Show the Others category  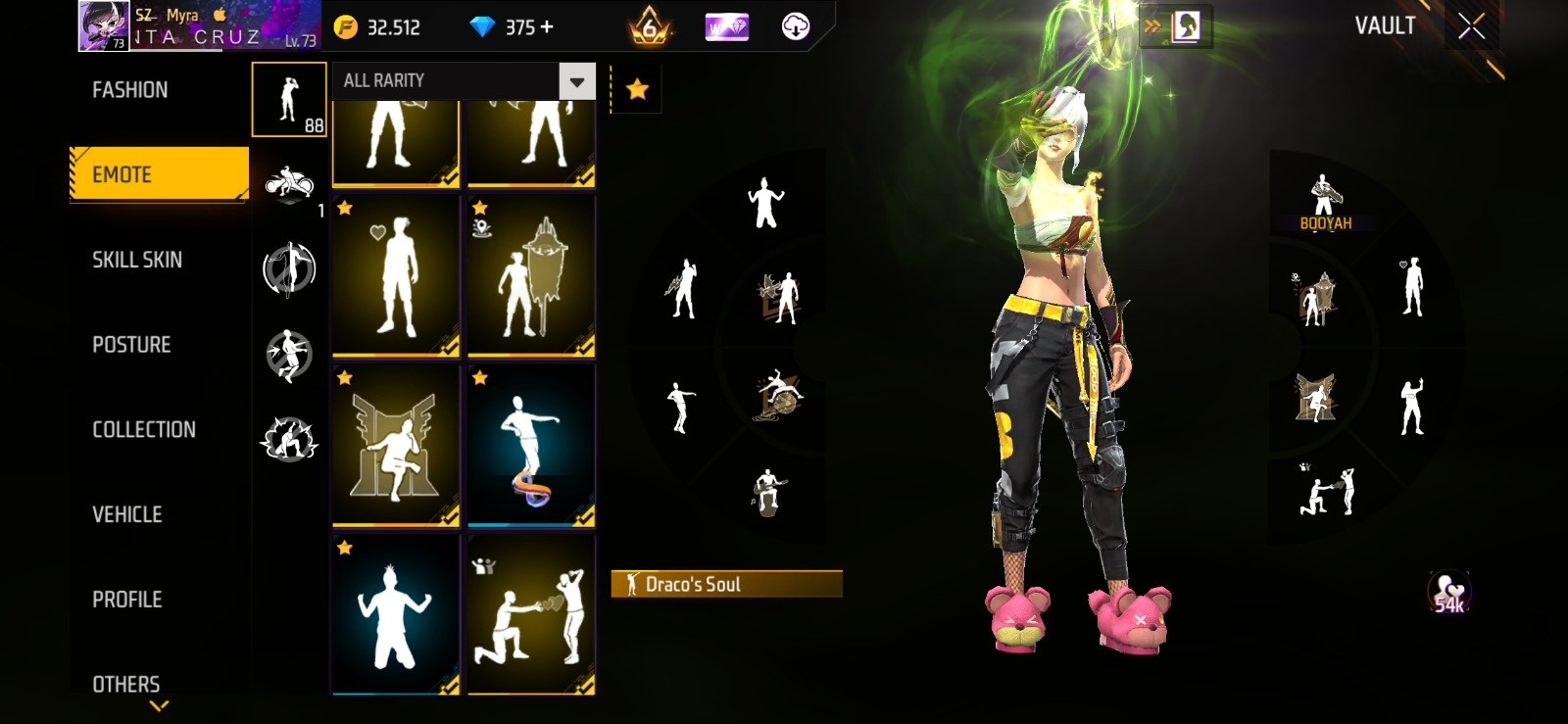[x=126, y=684]
